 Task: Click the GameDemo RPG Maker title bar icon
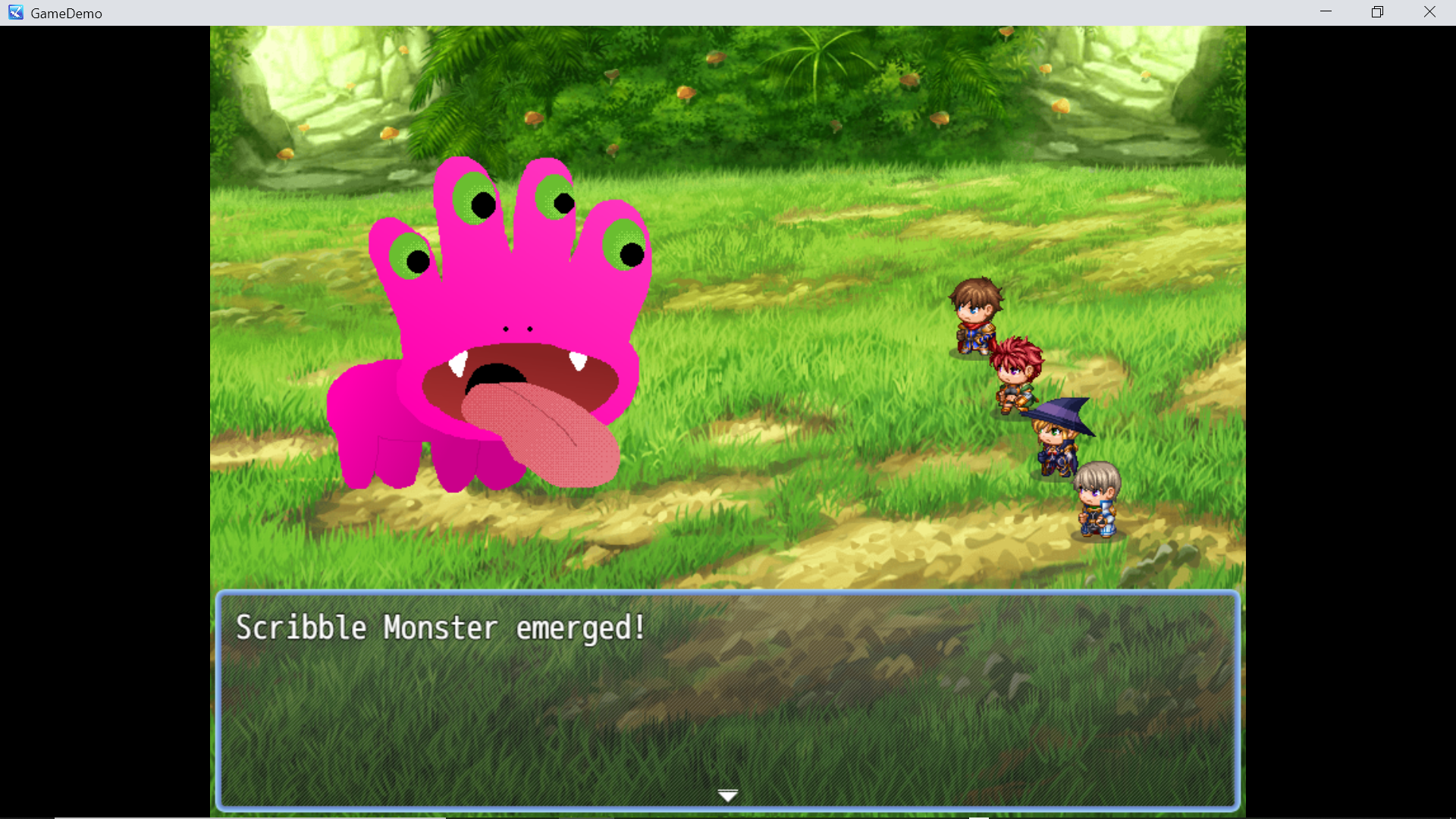click(x=15, y=12)
